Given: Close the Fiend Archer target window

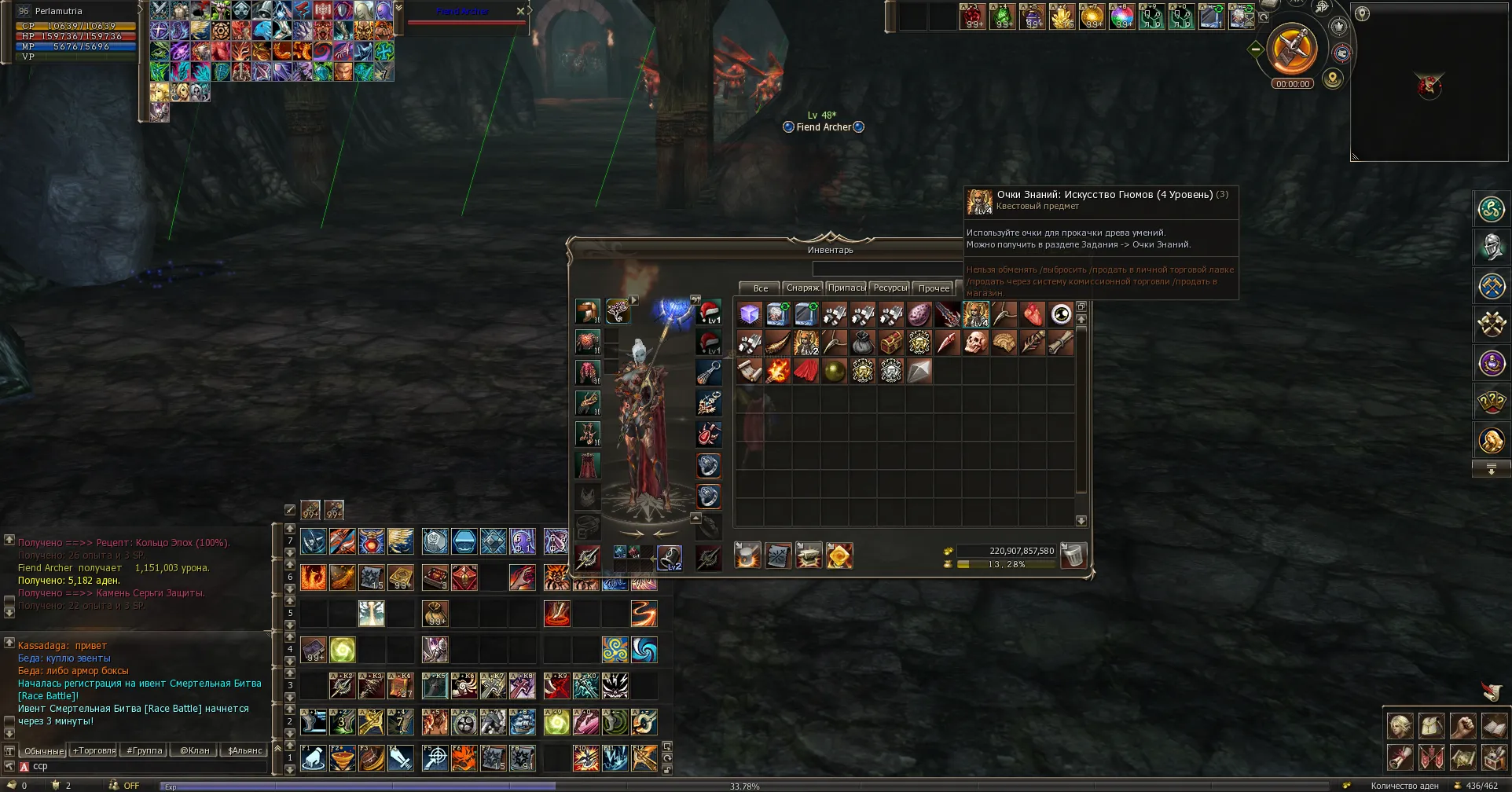Looking at the screenshot, I should coord(520,11).
